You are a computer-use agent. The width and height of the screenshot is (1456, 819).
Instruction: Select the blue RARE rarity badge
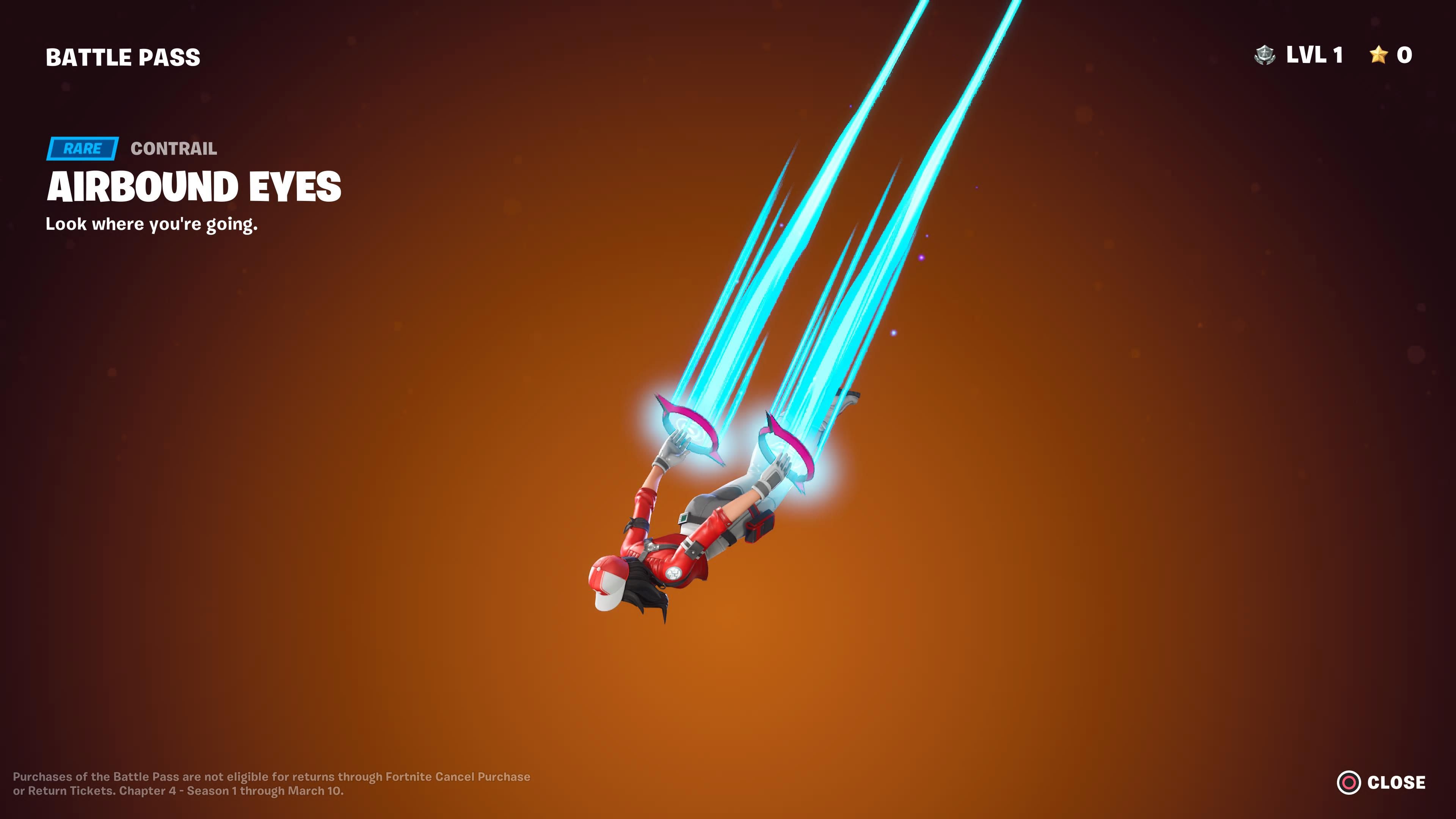point(83,149)
